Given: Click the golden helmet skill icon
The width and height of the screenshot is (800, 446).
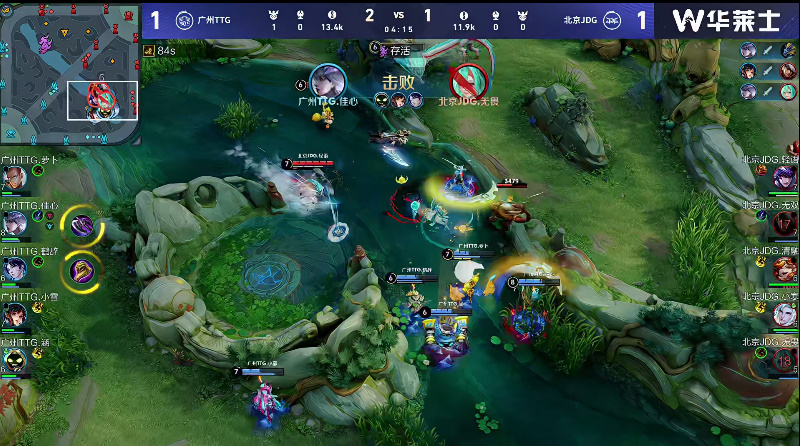Looking at the screenshot, I should pyautogui.click(x=81, y=268).
